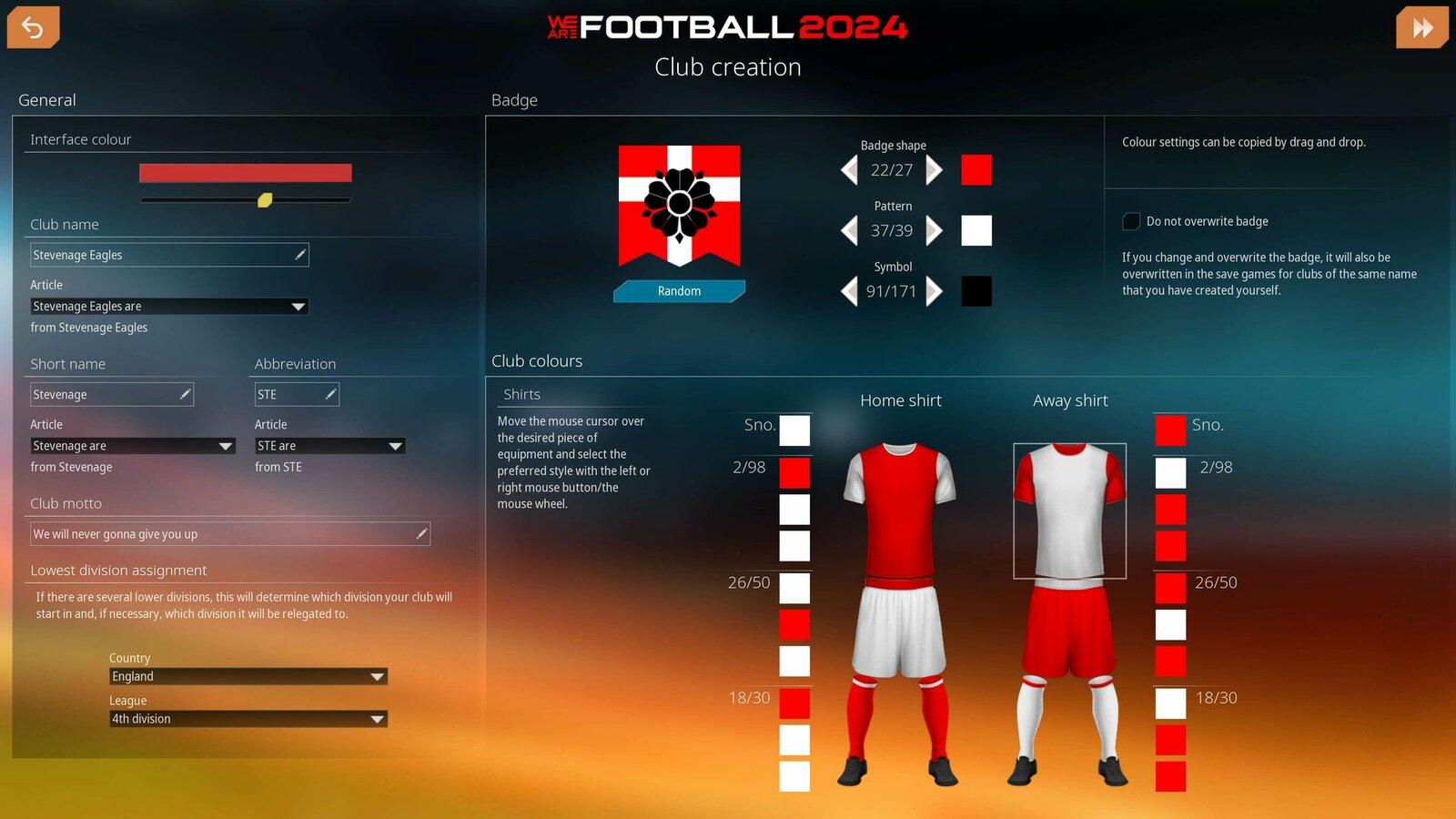The height and width of the screenshot is (819, 1456).
Task: Enable the Do not overwrite badge checkbox
Action: pos(1131,220)
